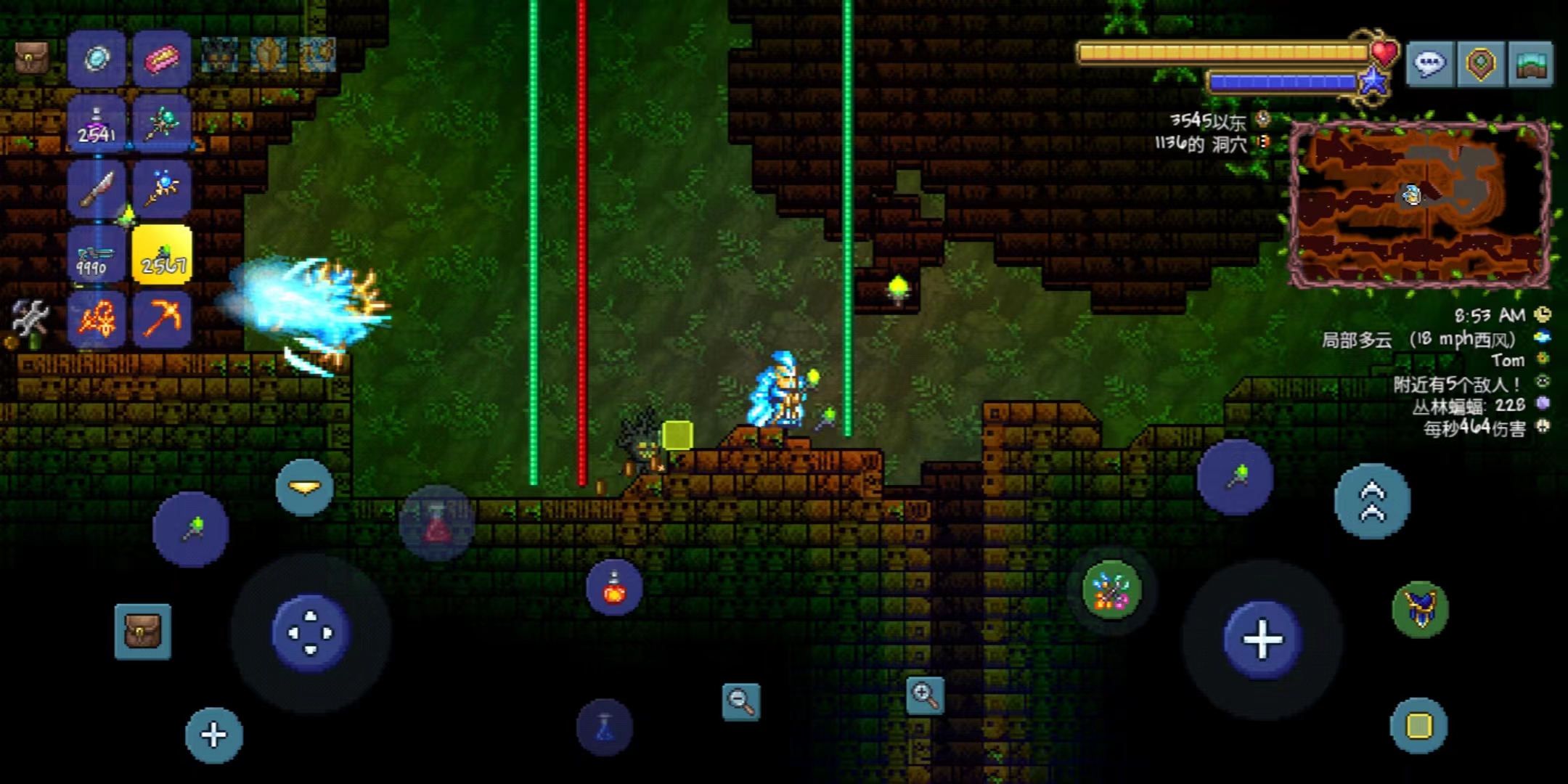Open the wrench and hammer settings icon
This screenshot has width=1568, height=784.
[x=29, y=319]
